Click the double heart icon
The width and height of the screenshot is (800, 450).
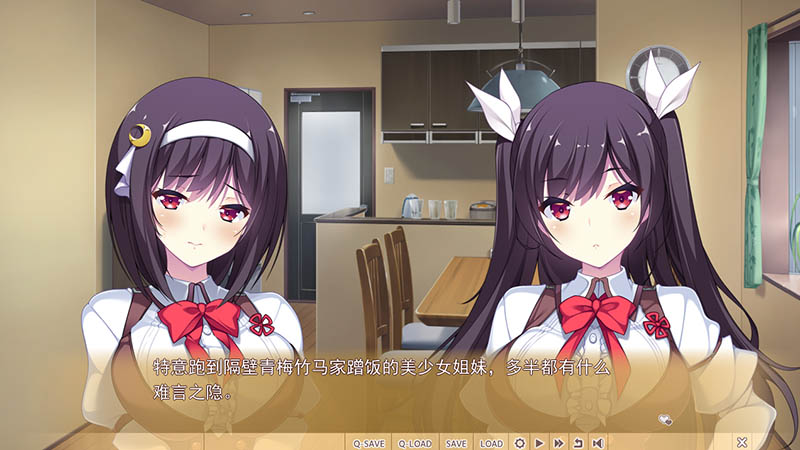[x=665, y=419]
